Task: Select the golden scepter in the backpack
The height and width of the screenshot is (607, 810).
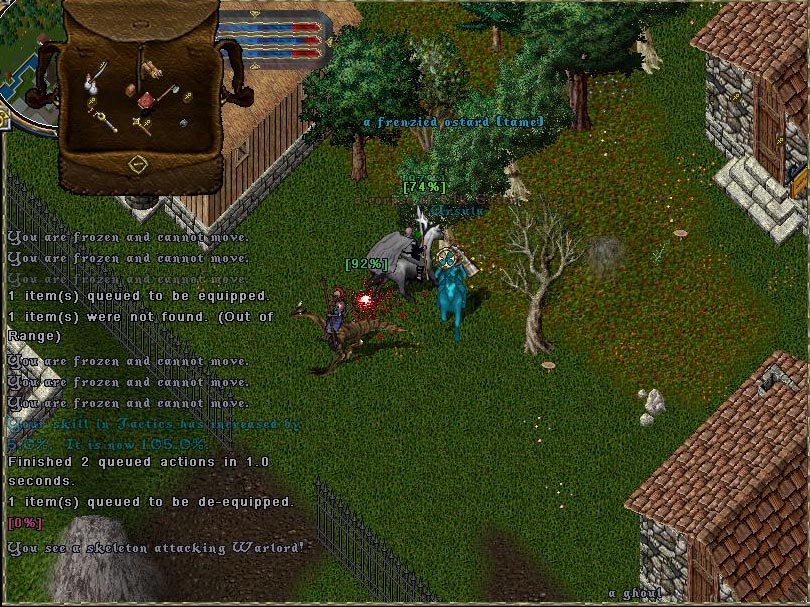Action: coord(143,124)
